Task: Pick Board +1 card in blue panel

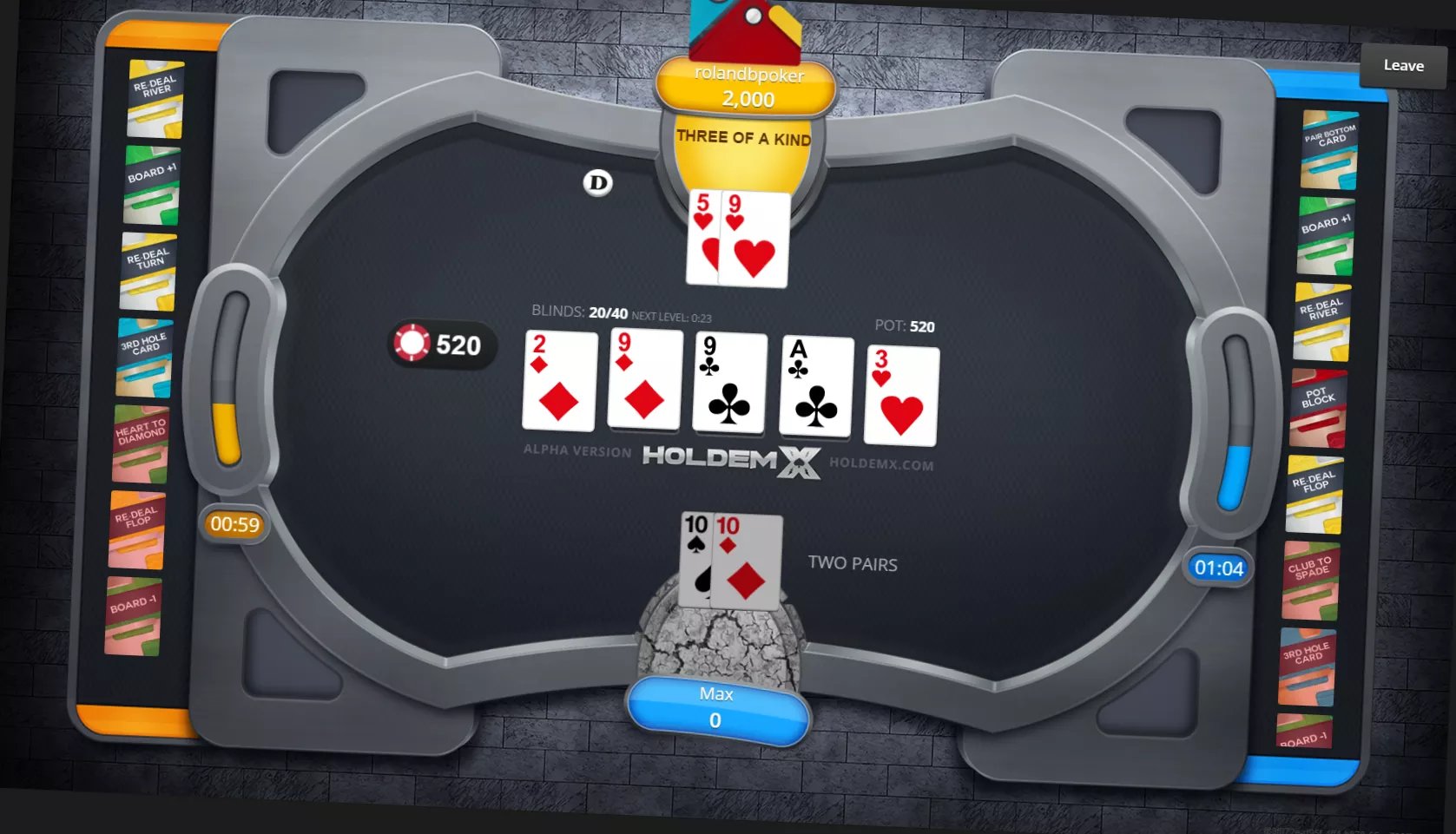Action: (1325, 235)
